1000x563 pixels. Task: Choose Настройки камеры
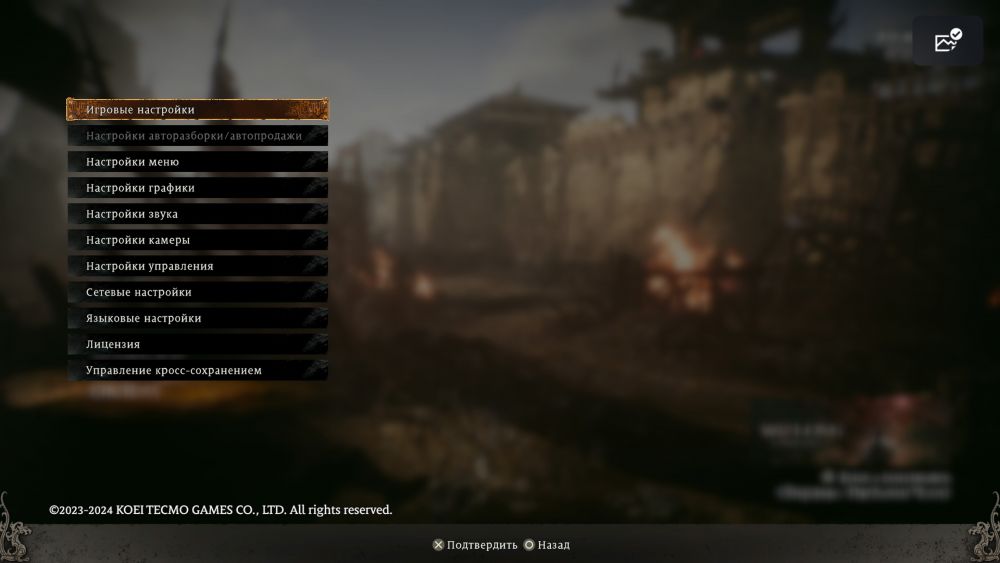[x=197, y=239]
